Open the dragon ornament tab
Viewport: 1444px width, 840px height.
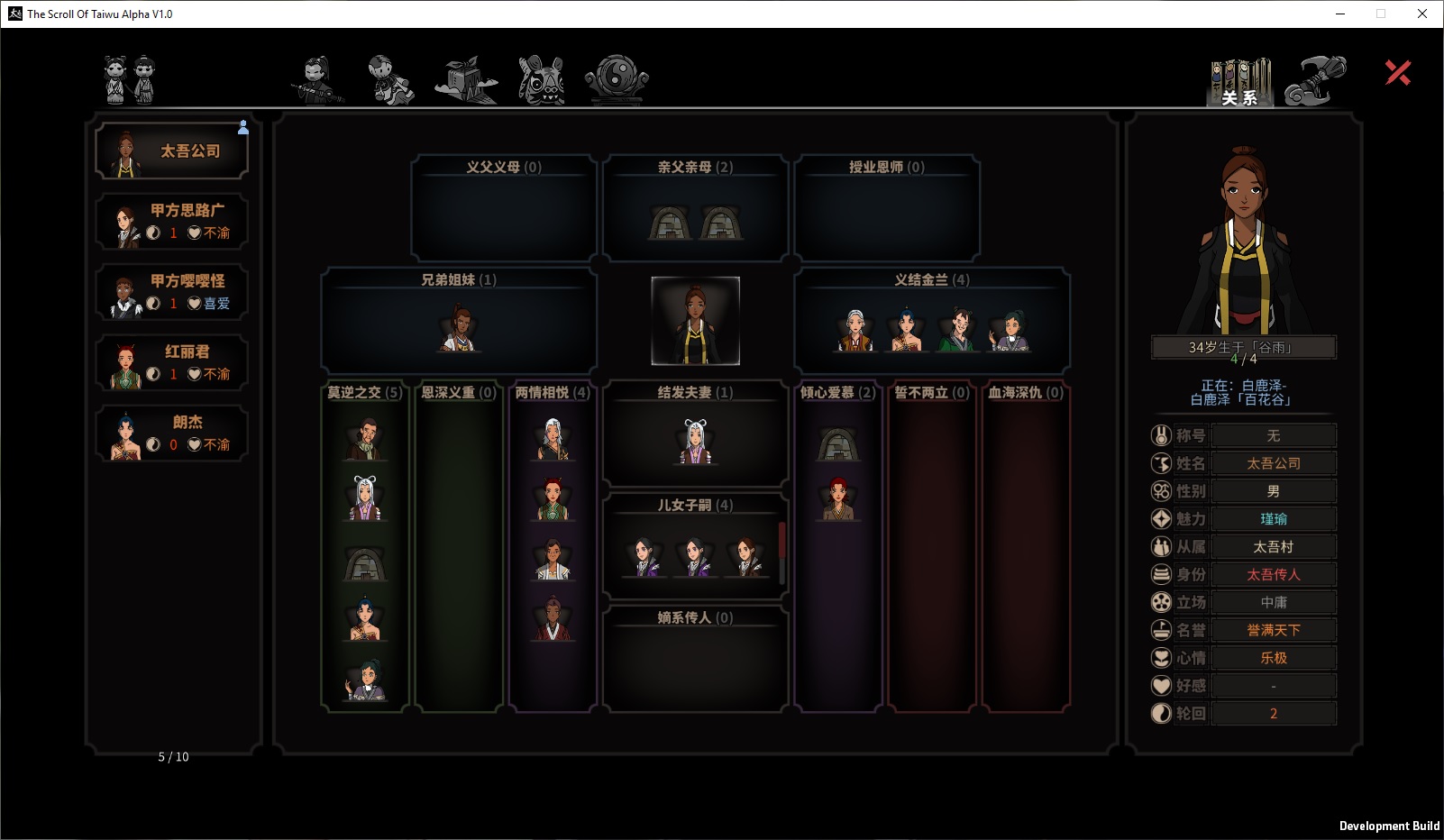point(1314,80)
